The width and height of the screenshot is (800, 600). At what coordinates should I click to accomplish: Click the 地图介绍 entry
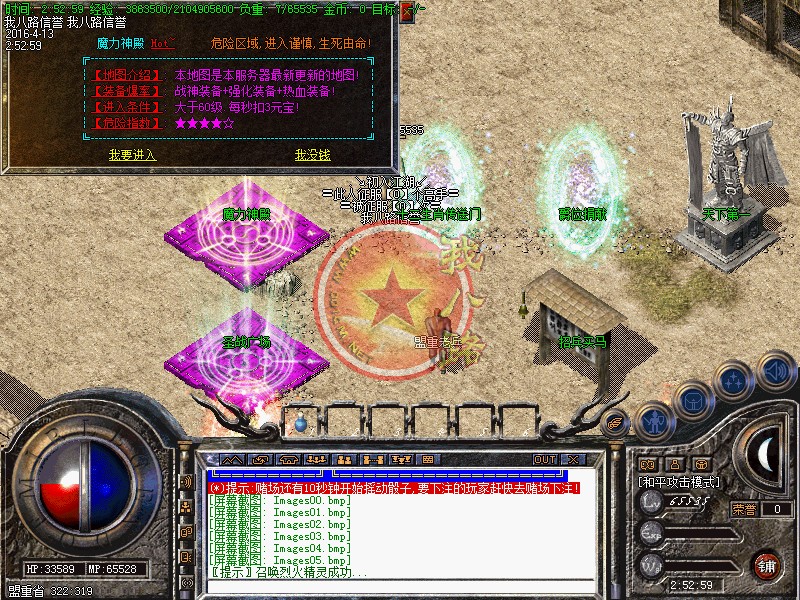122,75
